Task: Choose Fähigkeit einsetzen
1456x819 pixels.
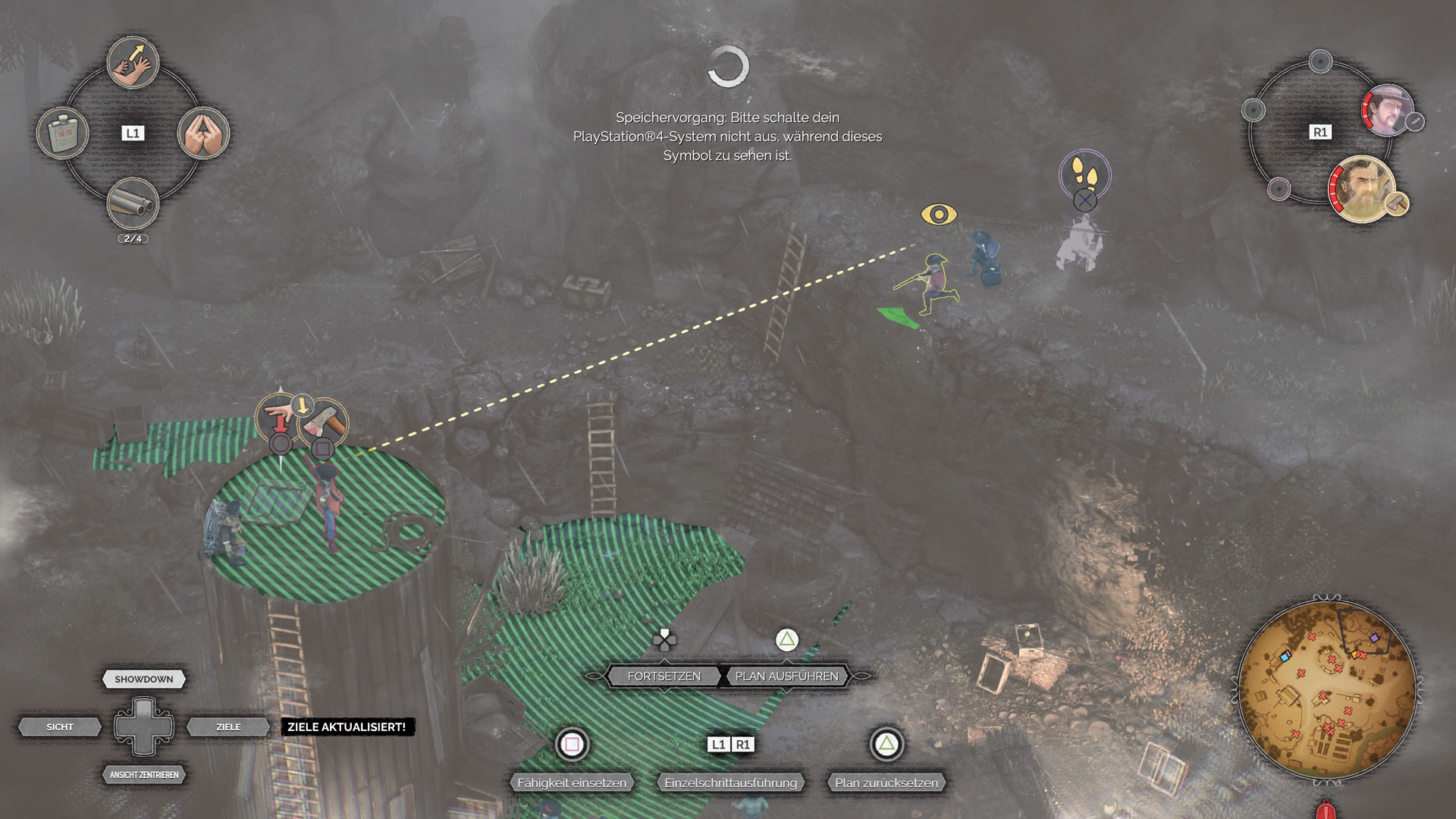Action: 572,782
